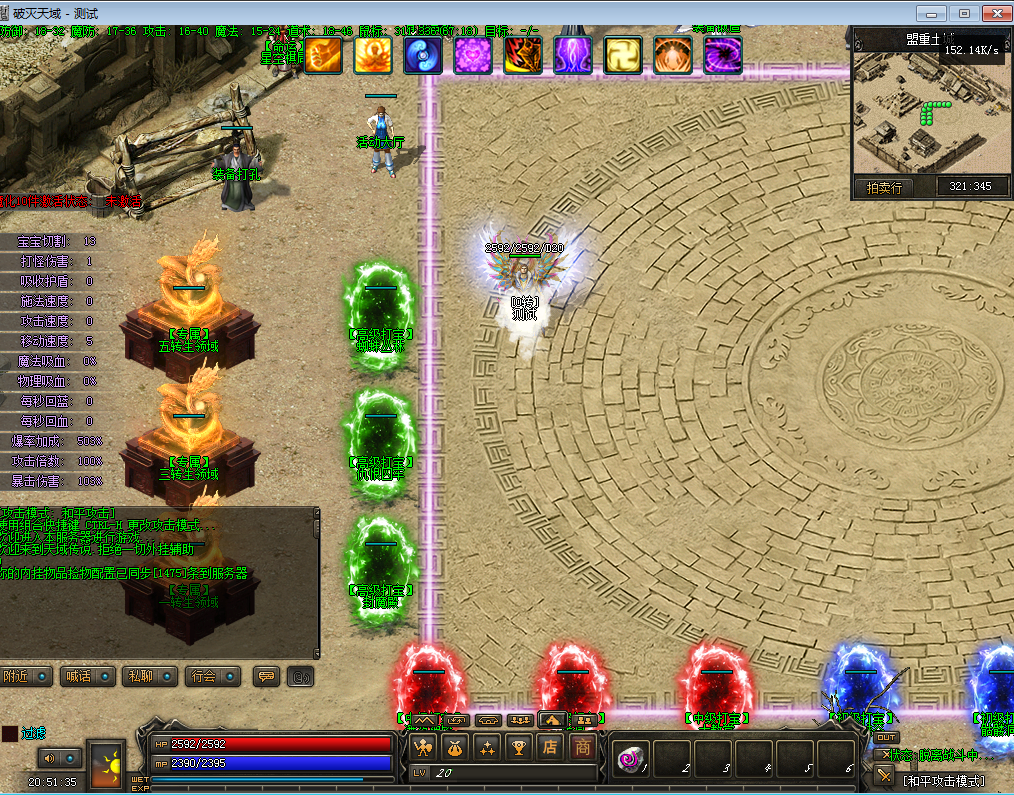The image size is (1014, 795).
Task: Cast the dark purple vortex skill
Action: [x=723, y=55]
